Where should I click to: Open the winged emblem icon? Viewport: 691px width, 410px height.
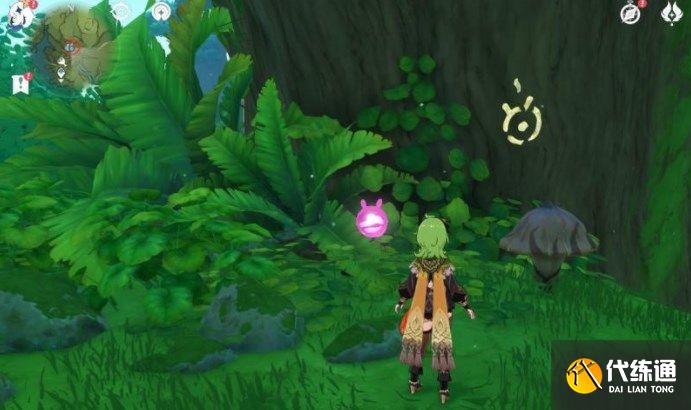pos(672,13)
